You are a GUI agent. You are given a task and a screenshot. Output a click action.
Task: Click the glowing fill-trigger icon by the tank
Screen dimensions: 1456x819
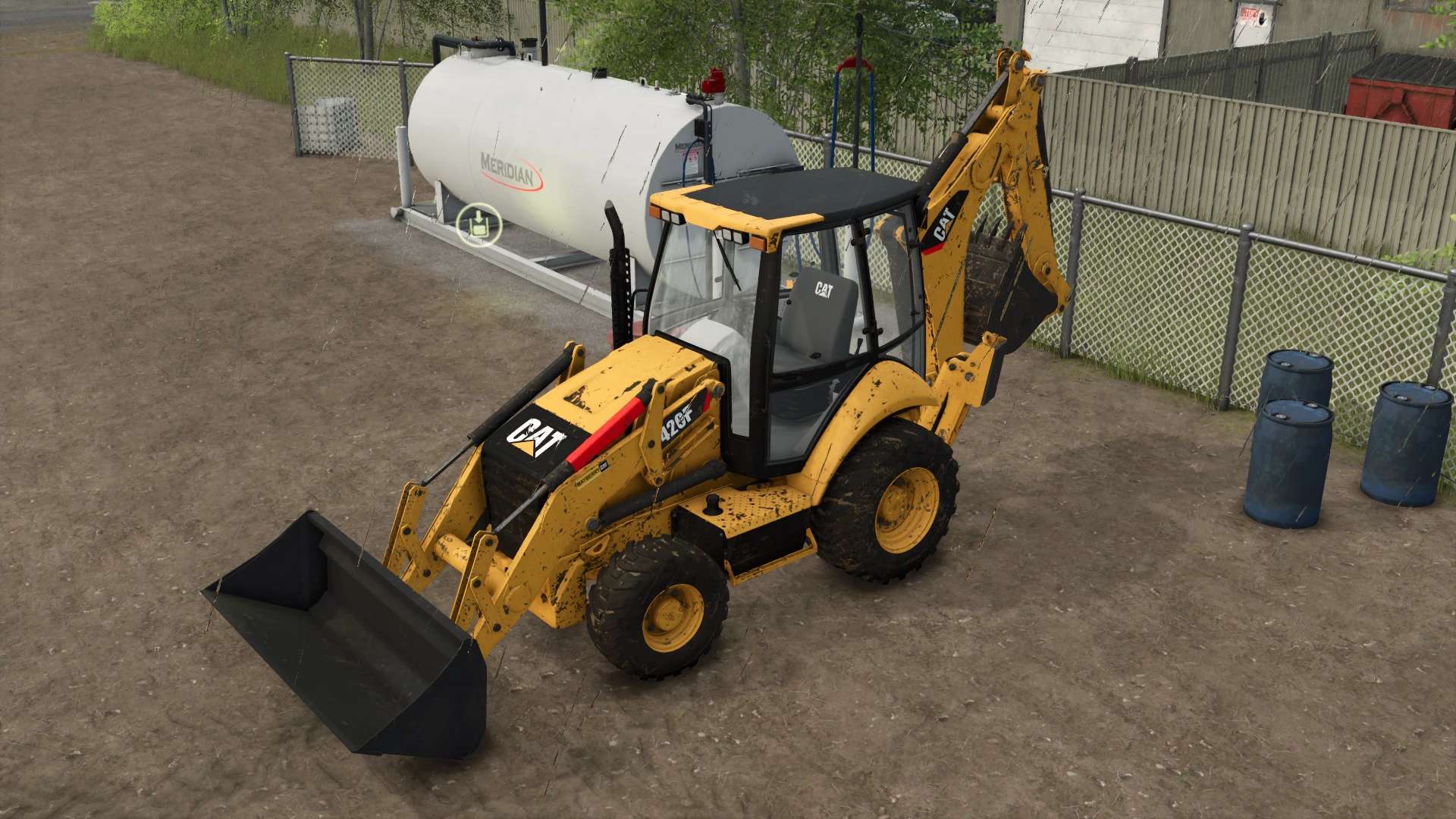[479, 224]
